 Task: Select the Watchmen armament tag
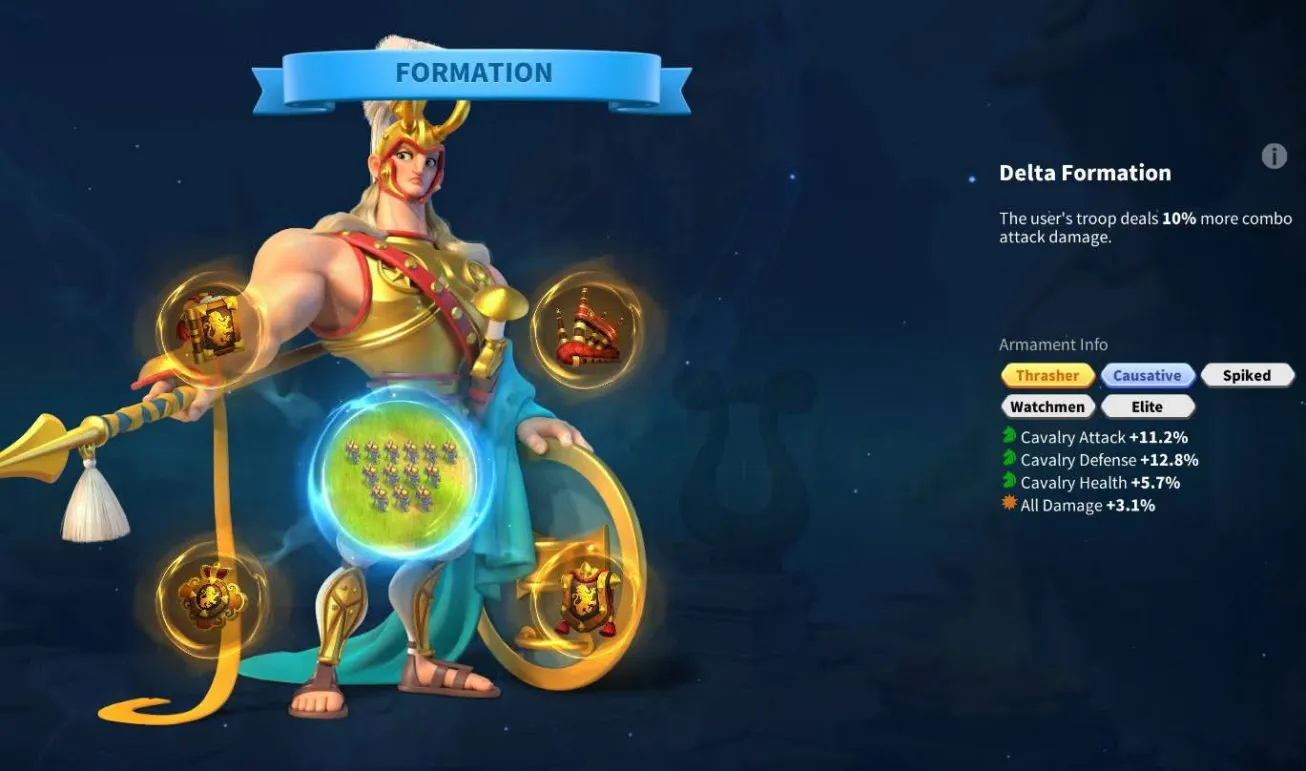click(1047, 407)
